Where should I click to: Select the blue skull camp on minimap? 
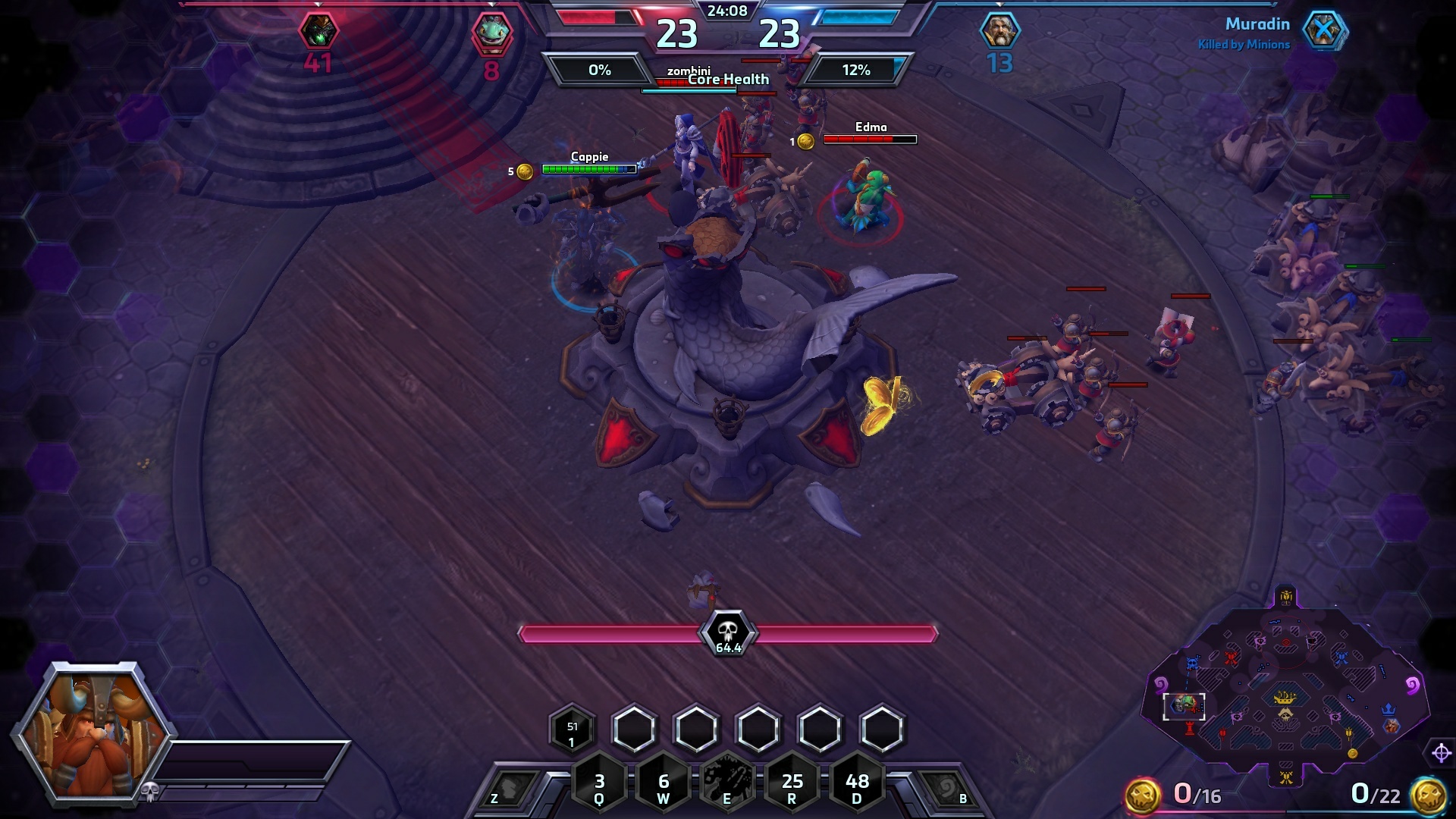1192,664
